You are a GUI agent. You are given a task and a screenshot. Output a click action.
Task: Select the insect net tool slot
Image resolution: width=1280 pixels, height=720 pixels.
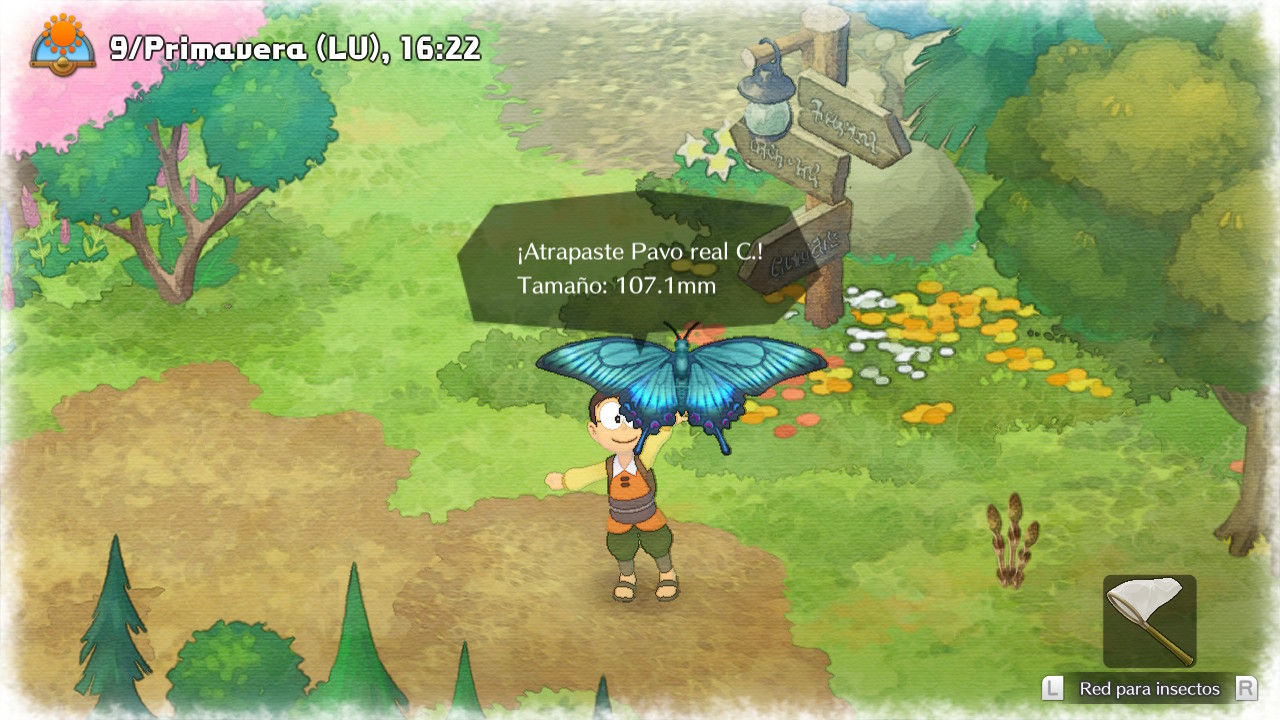1149,620
